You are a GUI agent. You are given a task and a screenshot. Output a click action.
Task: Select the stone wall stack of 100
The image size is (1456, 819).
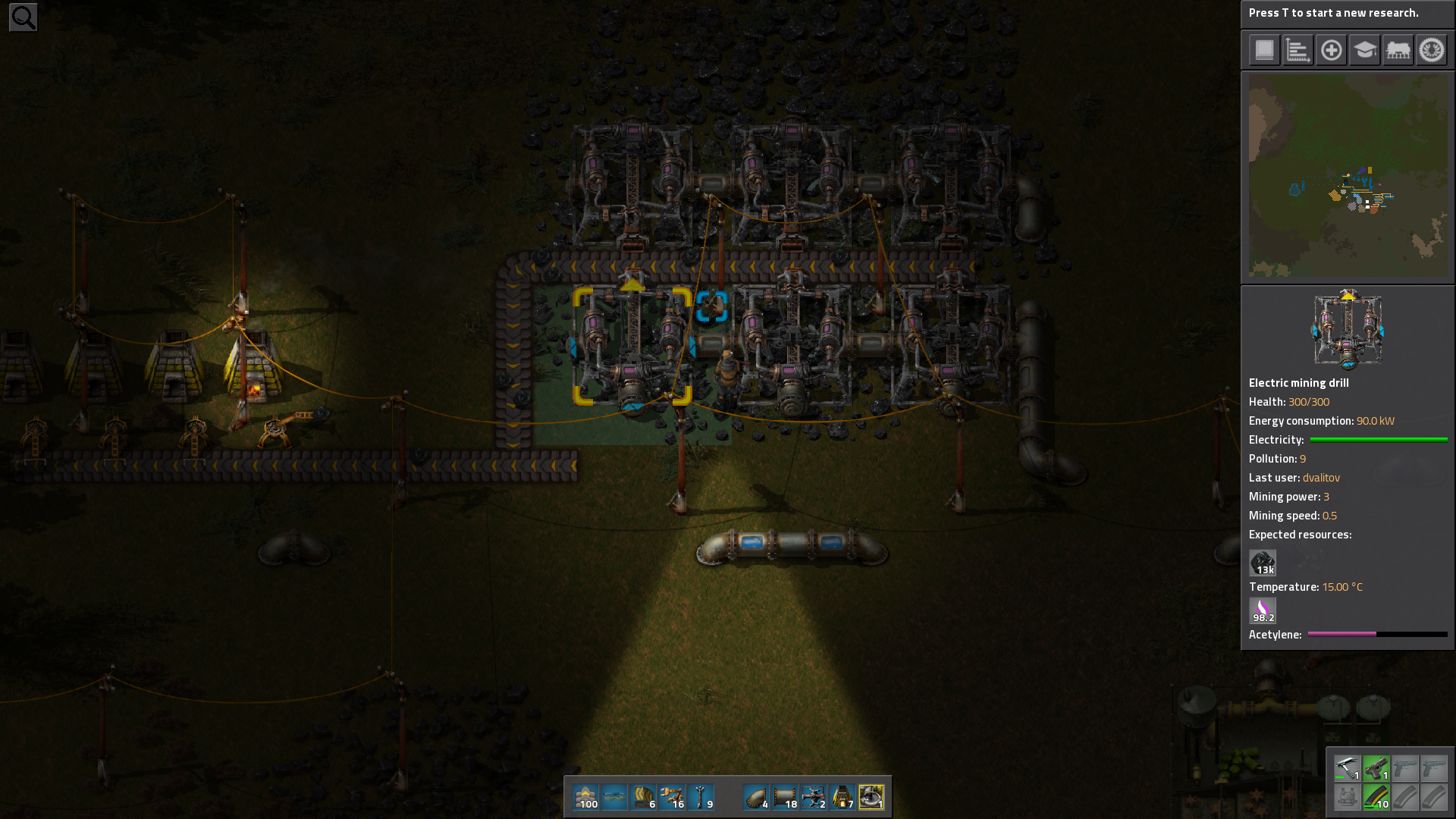[x=585, y=798]
